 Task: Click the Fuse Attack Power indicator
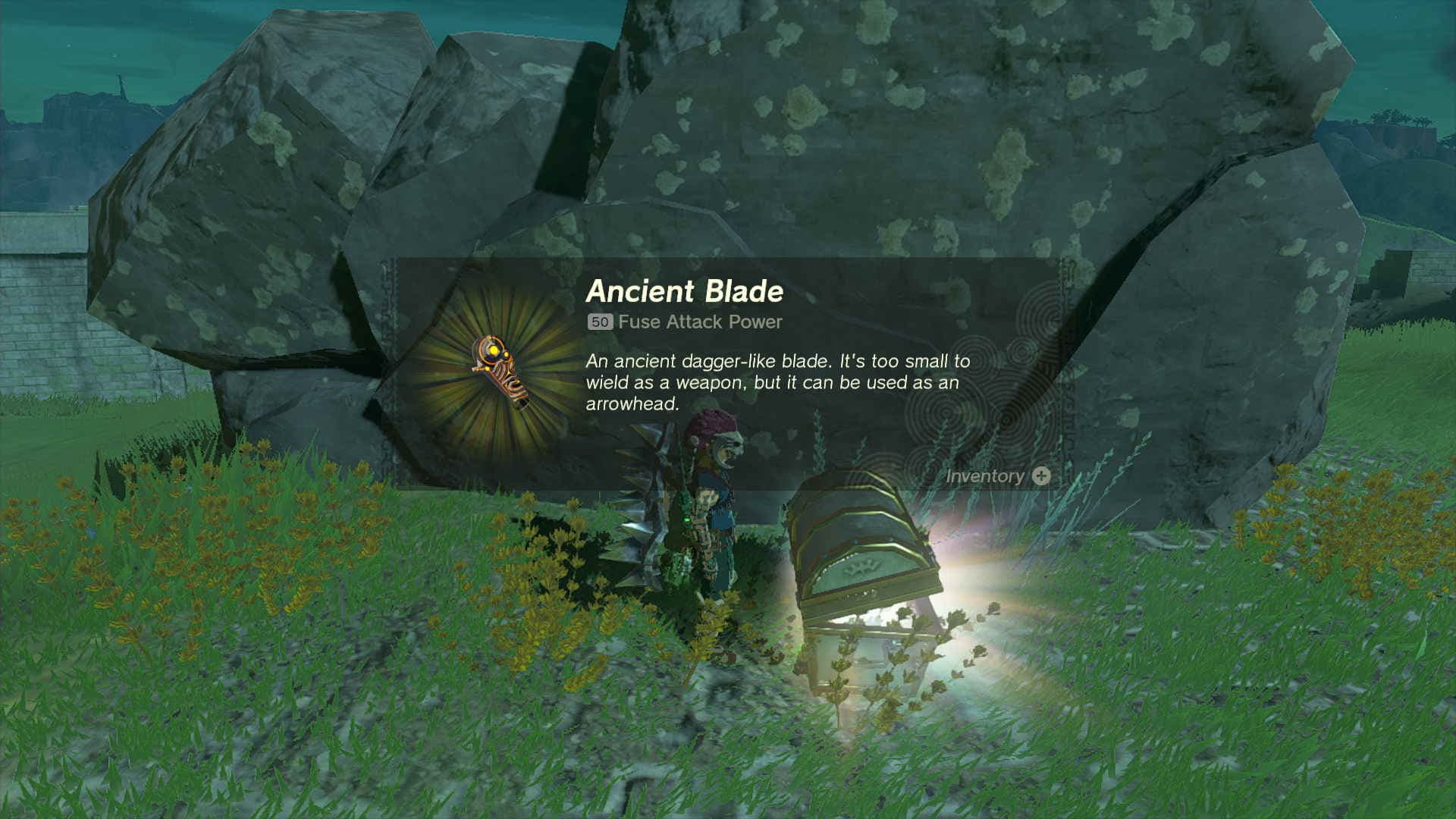(x=682, y=322)
